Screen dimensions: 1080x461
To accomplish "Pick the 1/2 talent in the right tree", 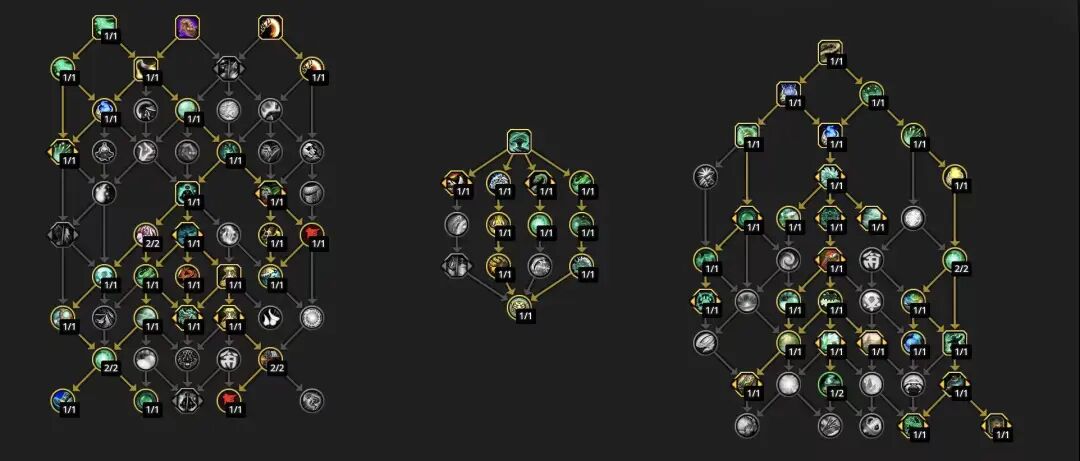I will (829, 383).
